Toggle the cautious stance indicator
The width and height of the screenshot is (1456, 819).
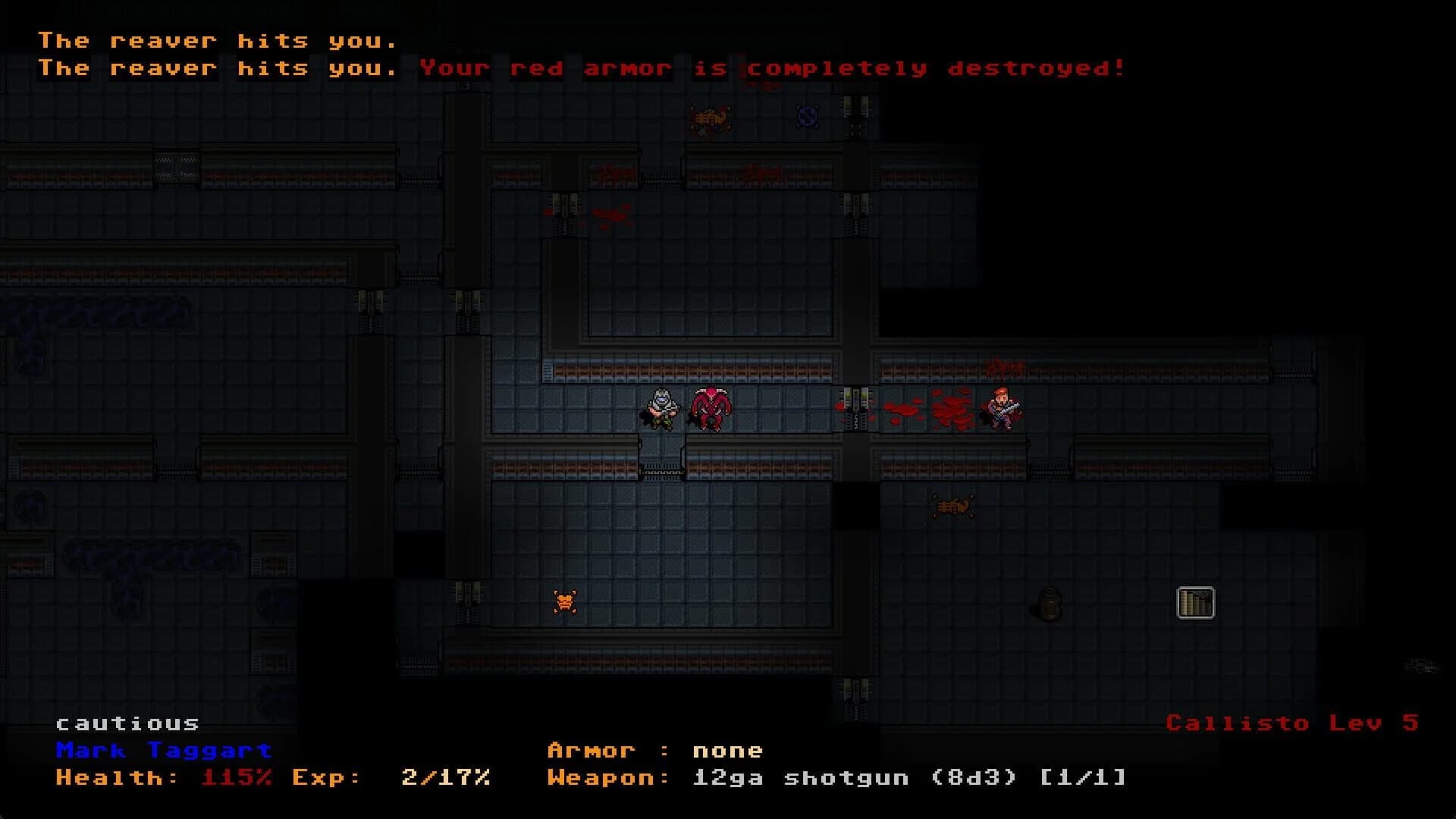click(x=126, y=723)
